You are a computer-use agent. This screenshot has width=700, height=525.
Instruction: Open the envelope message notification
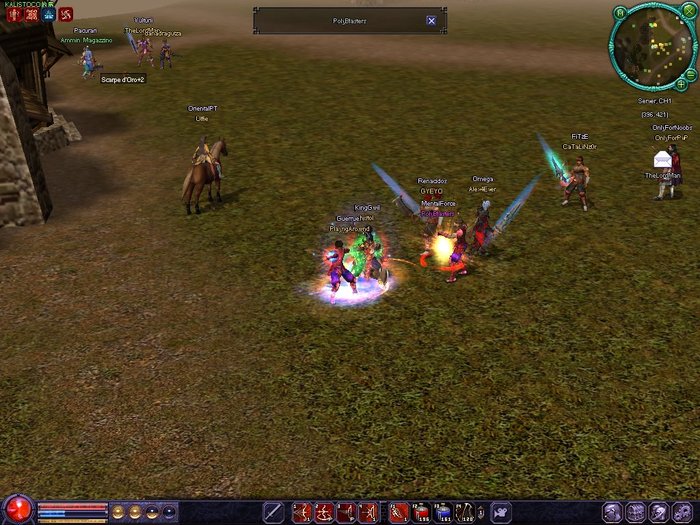pos(662,159)
